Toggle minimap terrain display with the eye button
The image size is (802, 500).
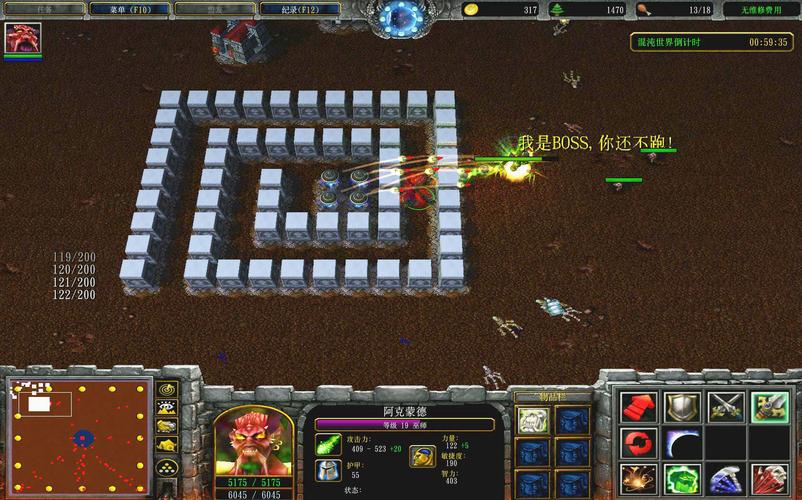pyautogui.click(x=166, y=407)
